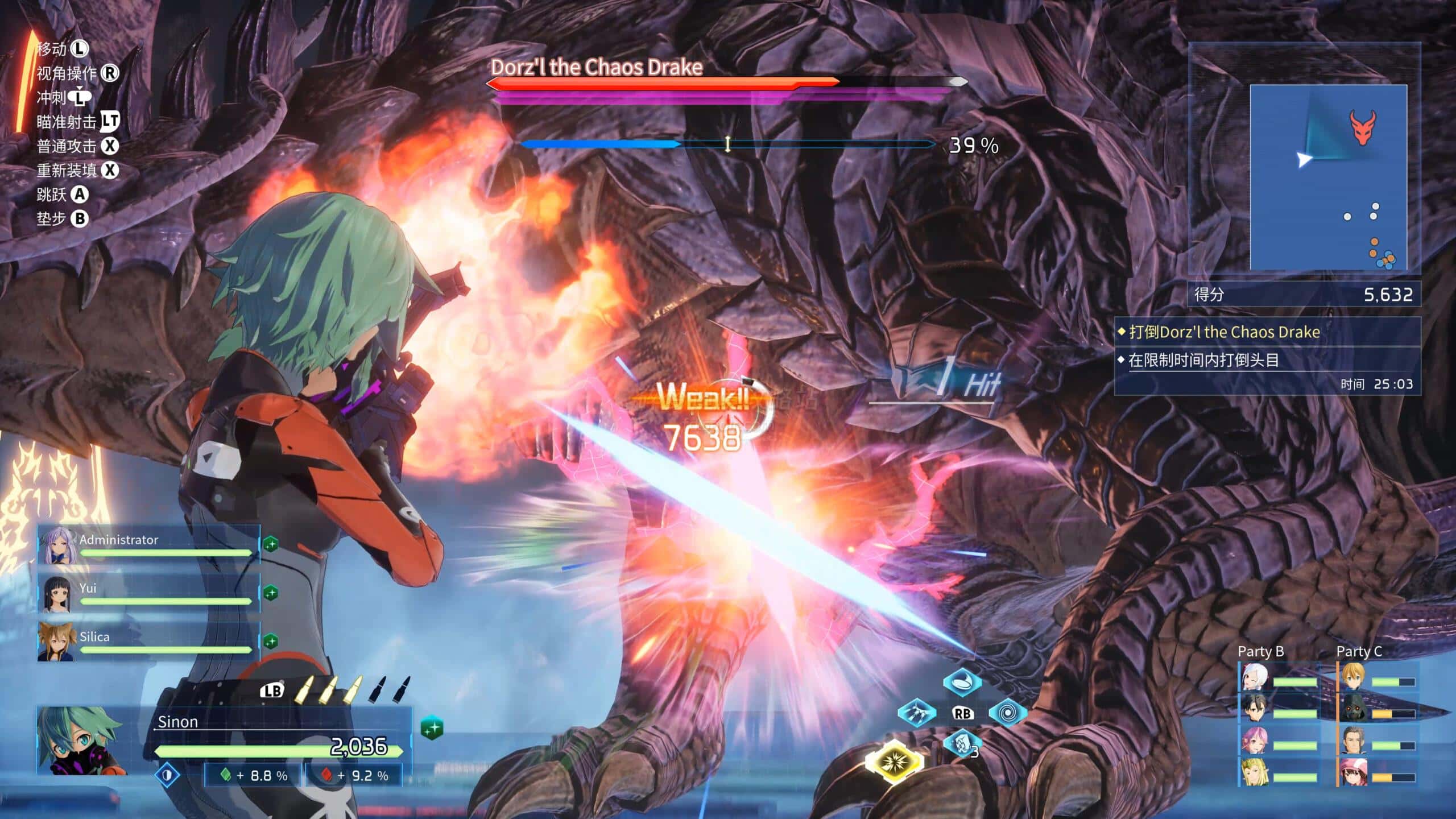
Task: Select the red demon boss marker on minimap
Action: pyautogui.click(x=1363, y=127)
